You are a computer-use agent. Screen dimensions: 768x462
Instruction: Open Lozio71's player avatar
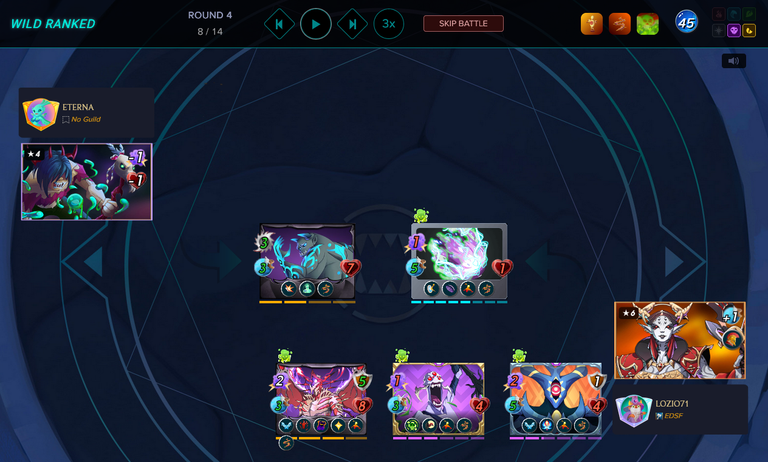(x=634, y=410)
